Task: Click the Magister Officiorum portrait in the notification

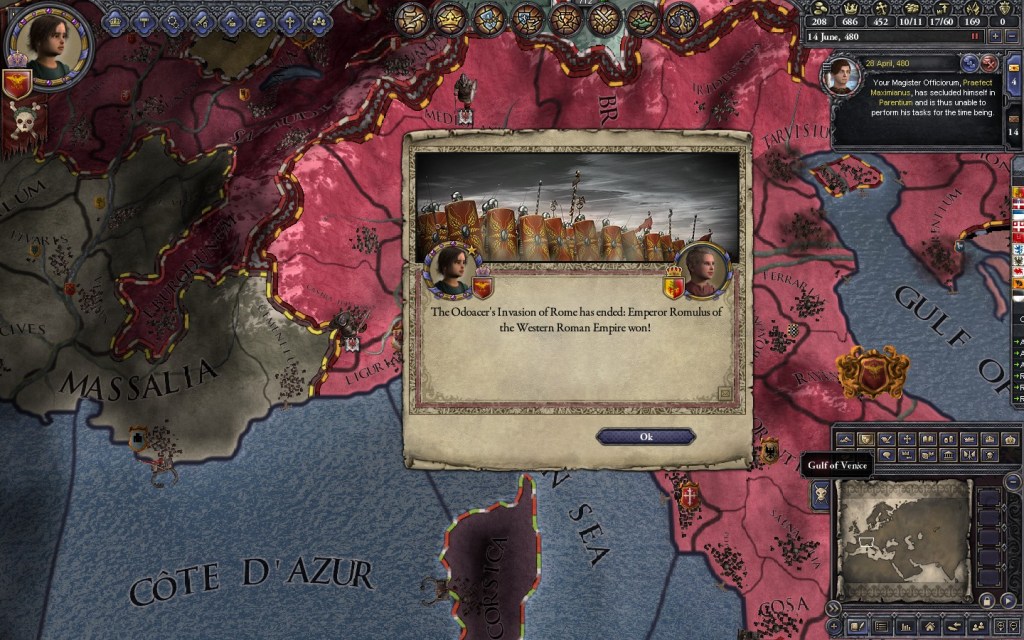Action: click(842, 76)
